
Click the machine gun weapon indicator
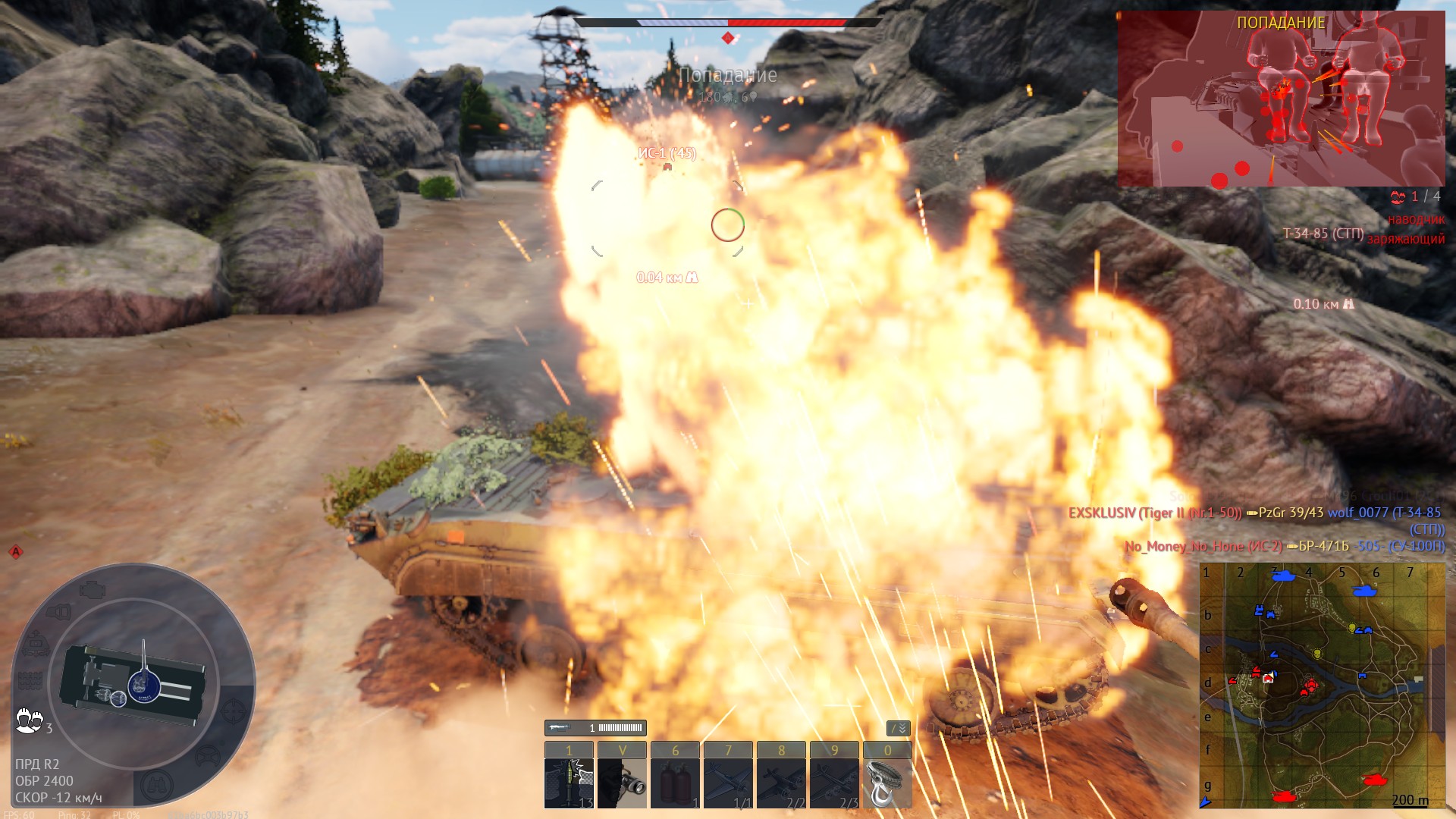click(595, 728)
